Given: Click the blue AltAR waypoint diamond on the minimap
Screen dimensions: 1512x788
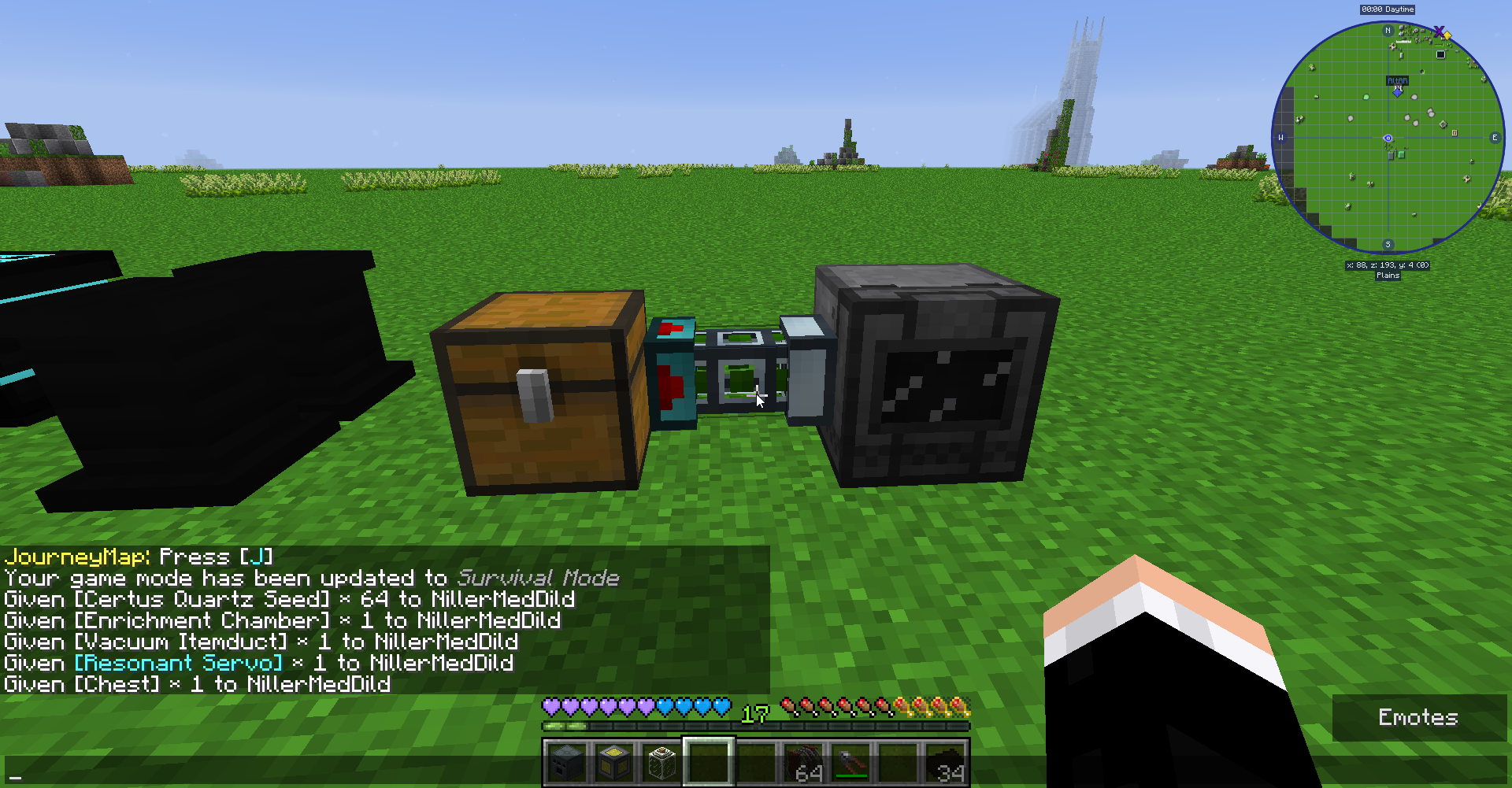Looking at the screenshot, I should [x=1398, y=91].
